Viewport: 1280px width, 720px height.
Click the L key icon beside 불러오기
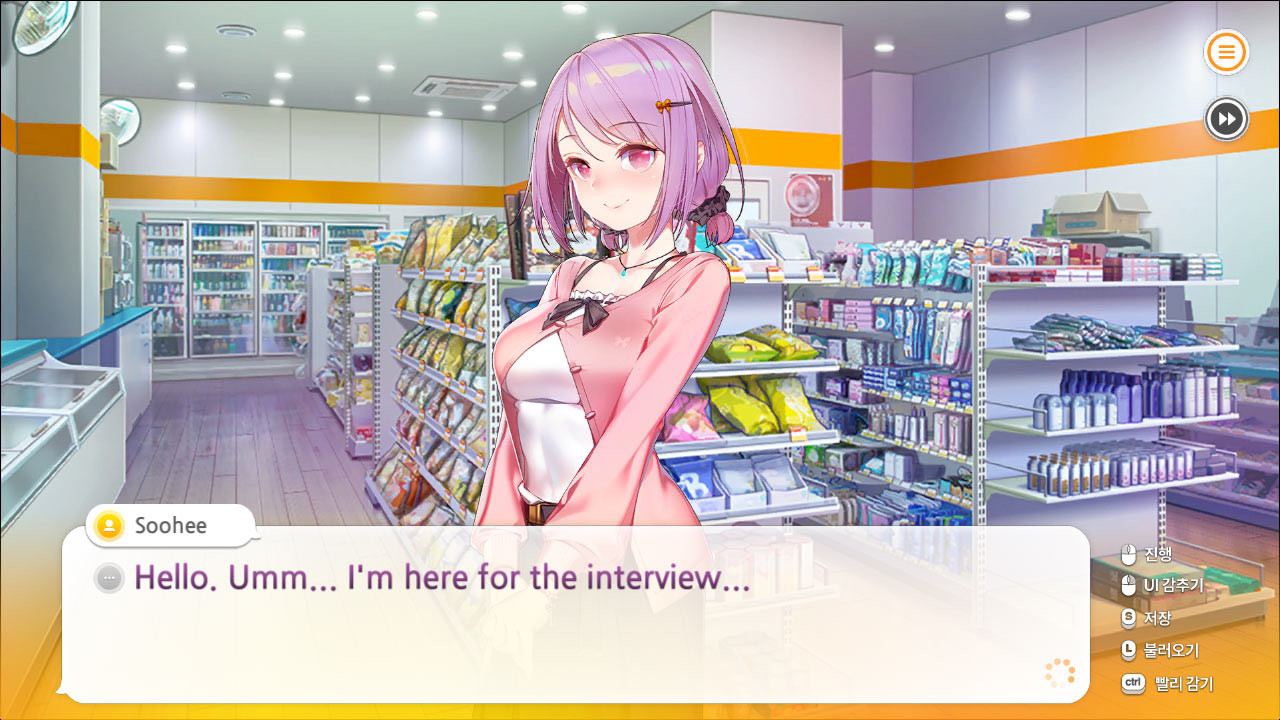point(1129,650)
